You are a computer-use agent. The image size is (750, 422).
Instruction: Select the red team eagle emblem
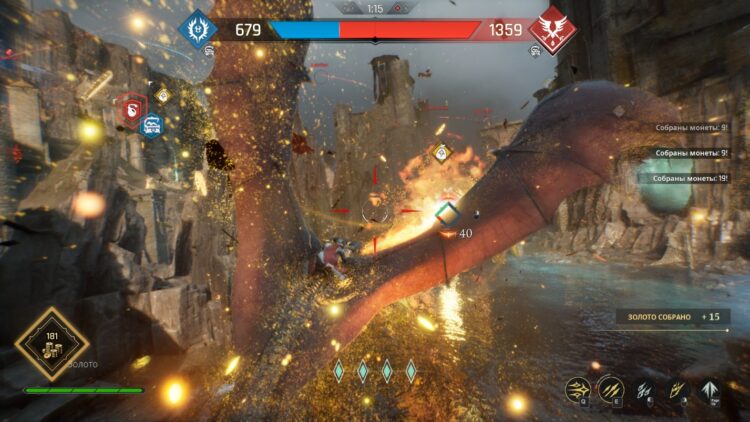(x=550, y=28)
